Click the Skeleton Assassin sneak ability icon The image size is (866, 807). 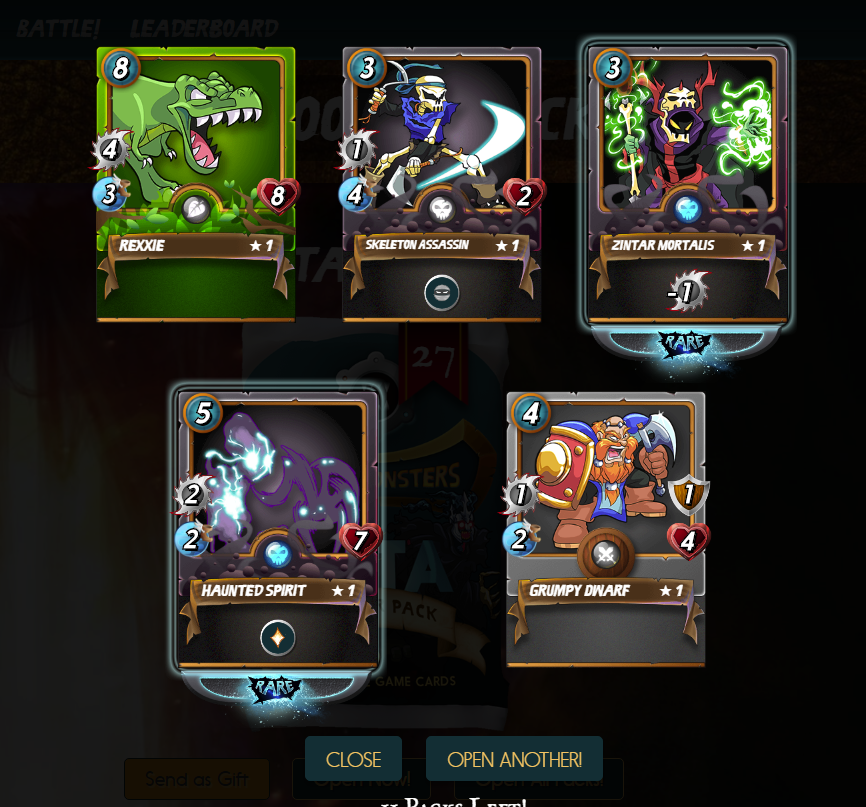[x=442, y=293]
